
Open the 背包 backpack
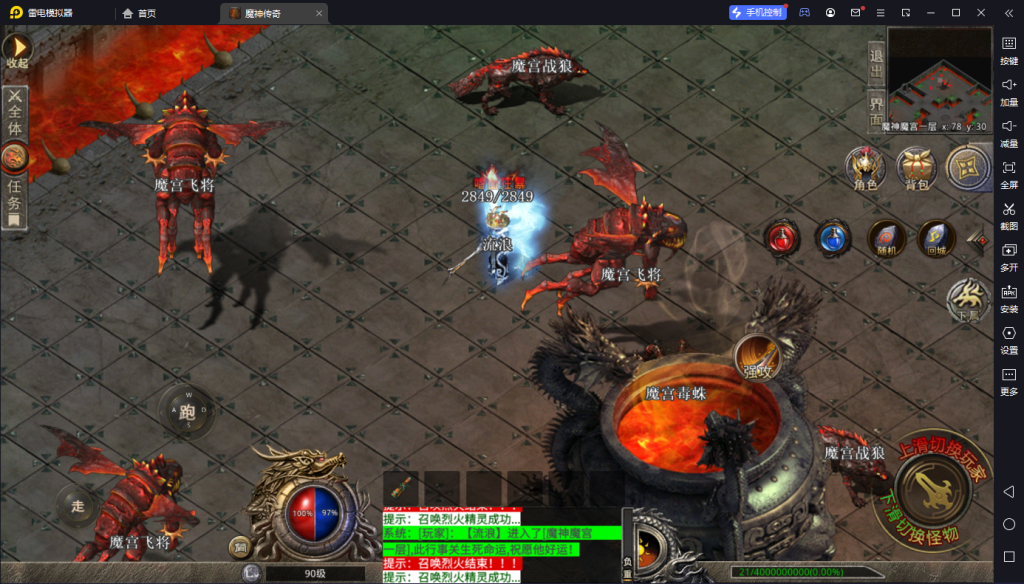916,168
